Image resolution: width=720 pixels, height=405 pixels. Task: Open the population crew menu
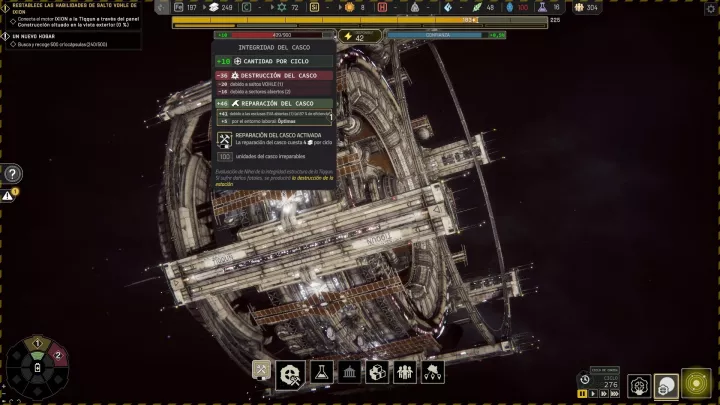point(405,372)
